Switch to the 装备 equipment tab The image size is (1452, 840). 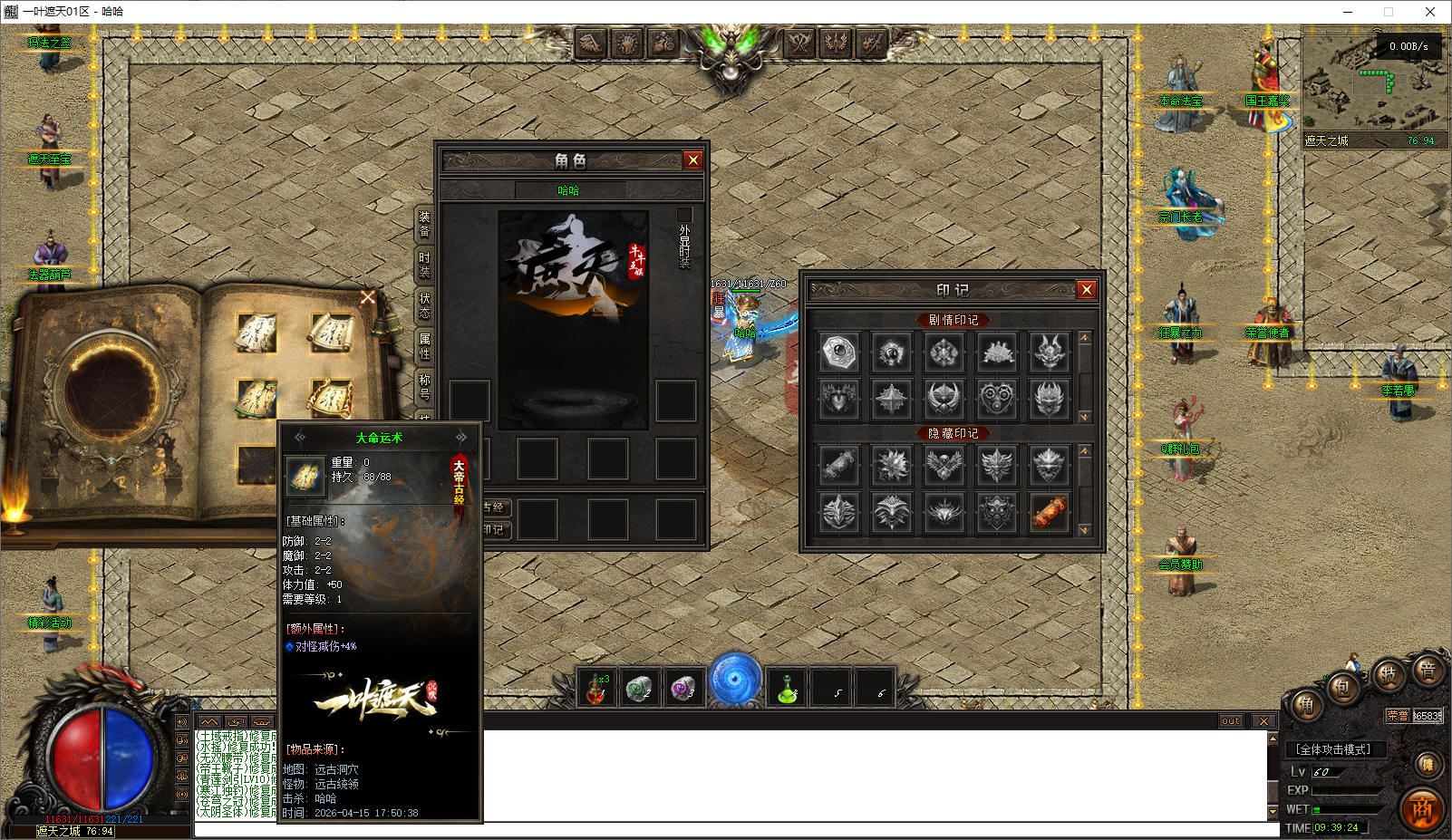[x=424, y=224]
